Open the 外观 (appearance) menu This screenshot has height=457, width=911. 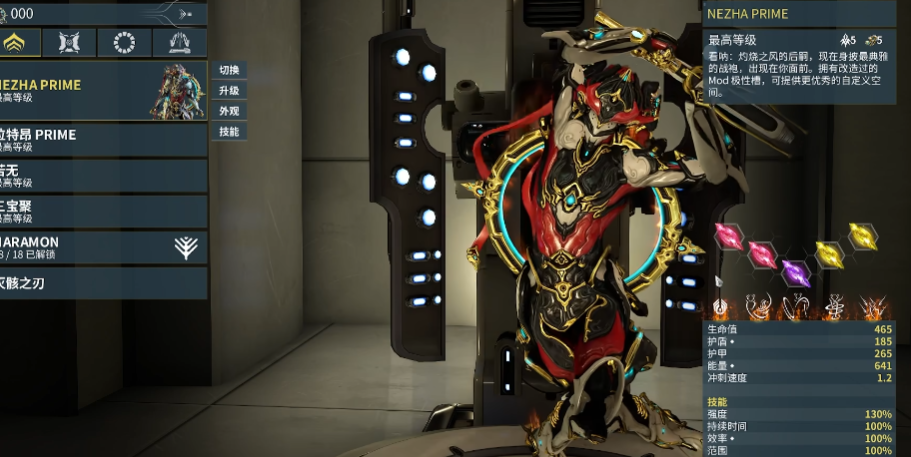pos(229,111)
